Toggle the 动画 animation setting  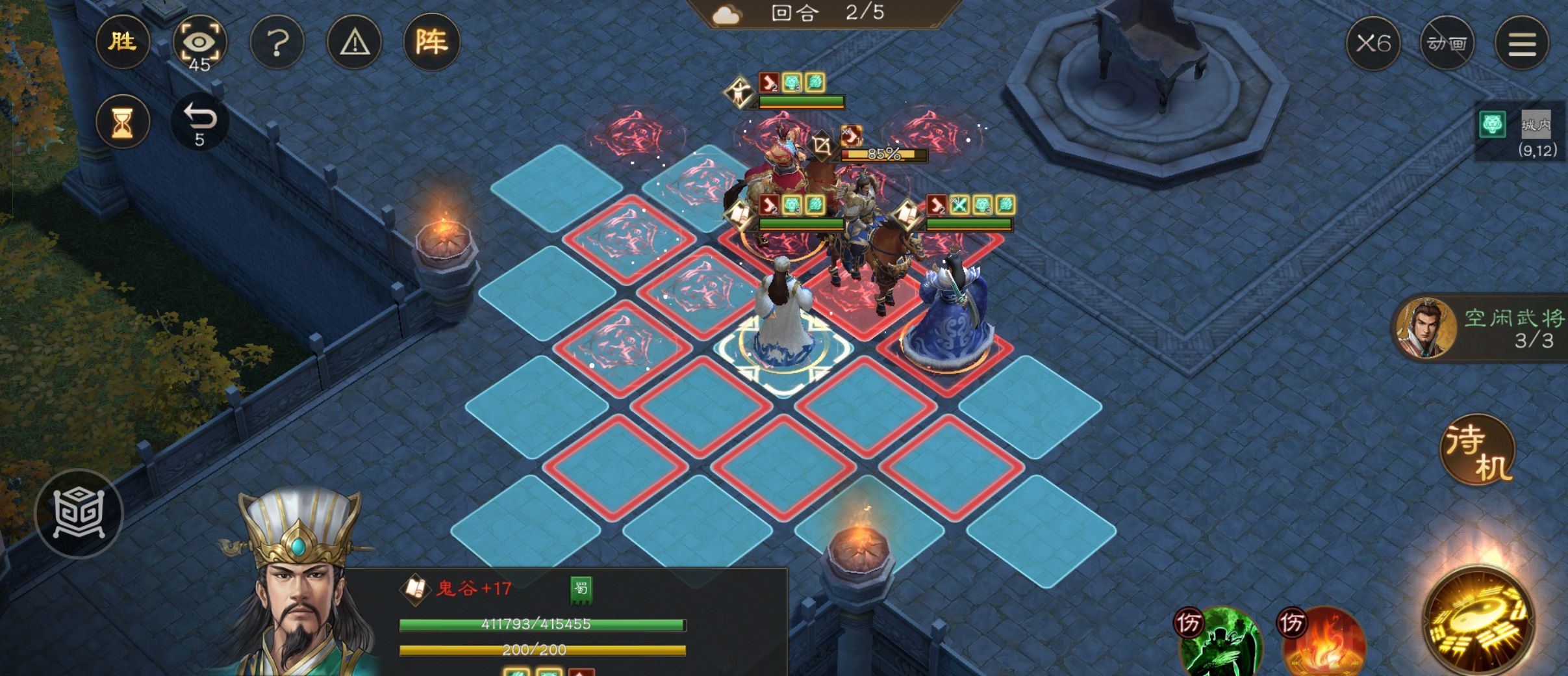(1447, 44)
